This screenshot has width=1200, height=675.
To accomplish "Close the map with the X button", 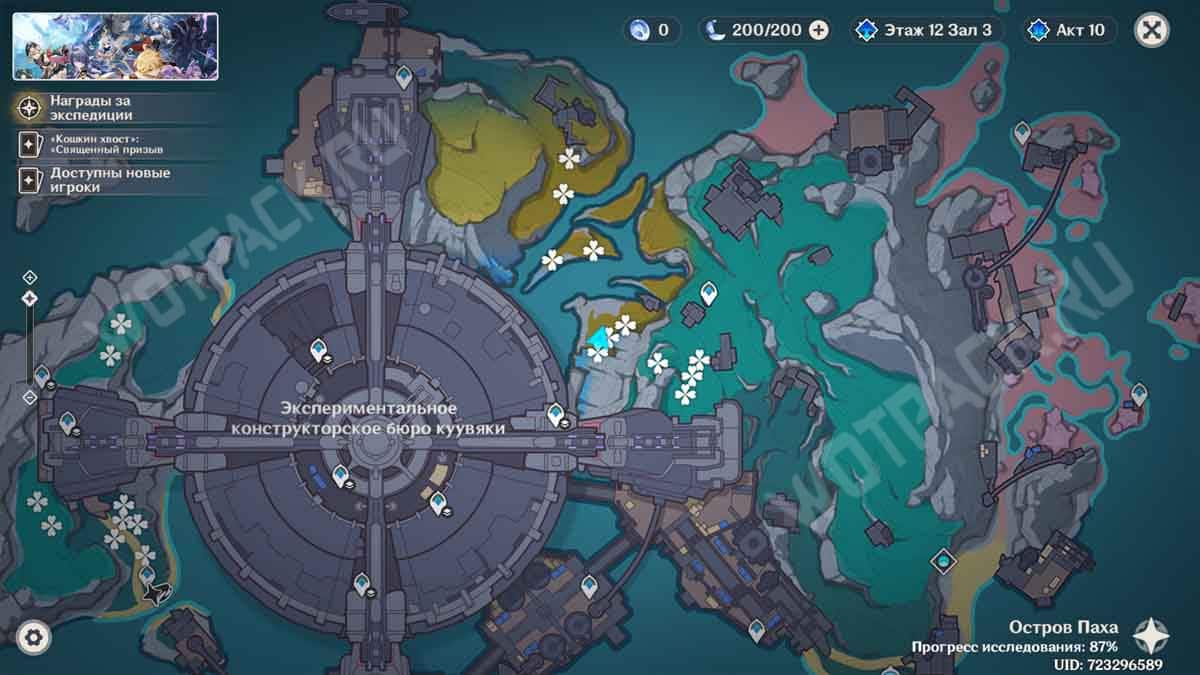I will (1152, 30).
